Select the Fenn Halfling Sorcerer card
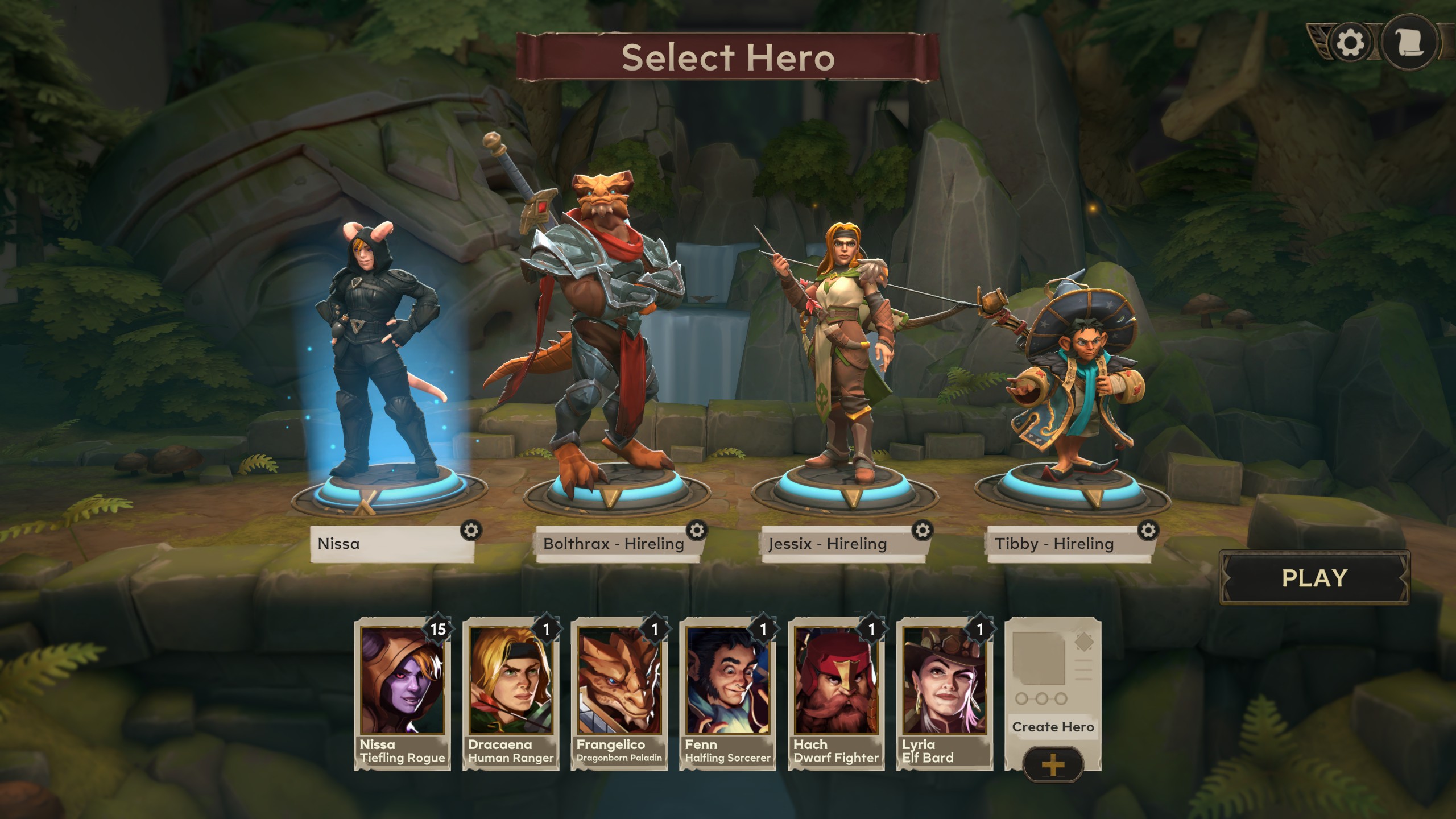This screenshot has height=819, width=1456. 727,694
